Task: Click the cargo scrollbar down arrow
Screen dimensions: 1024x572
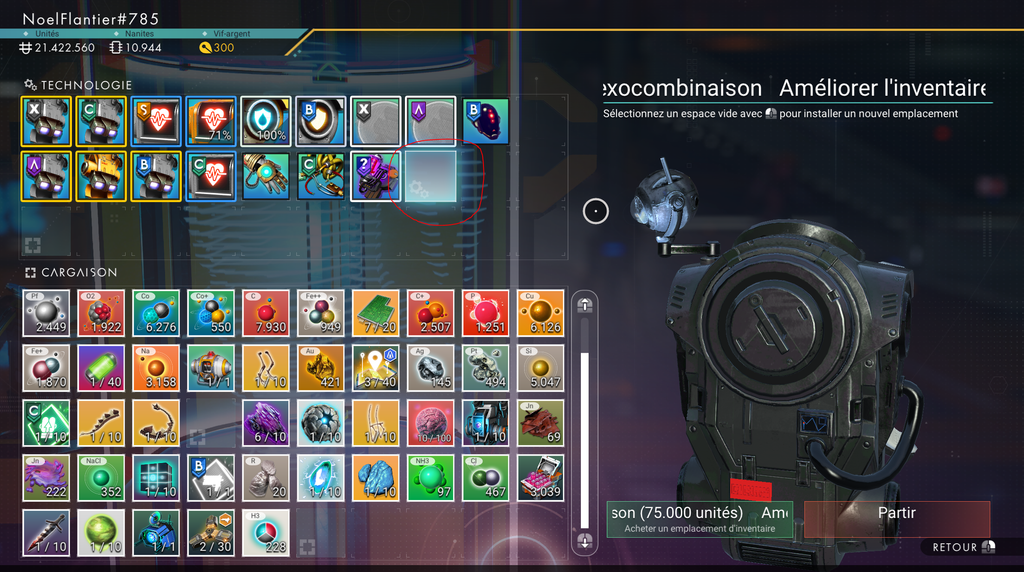Action: 585,541
